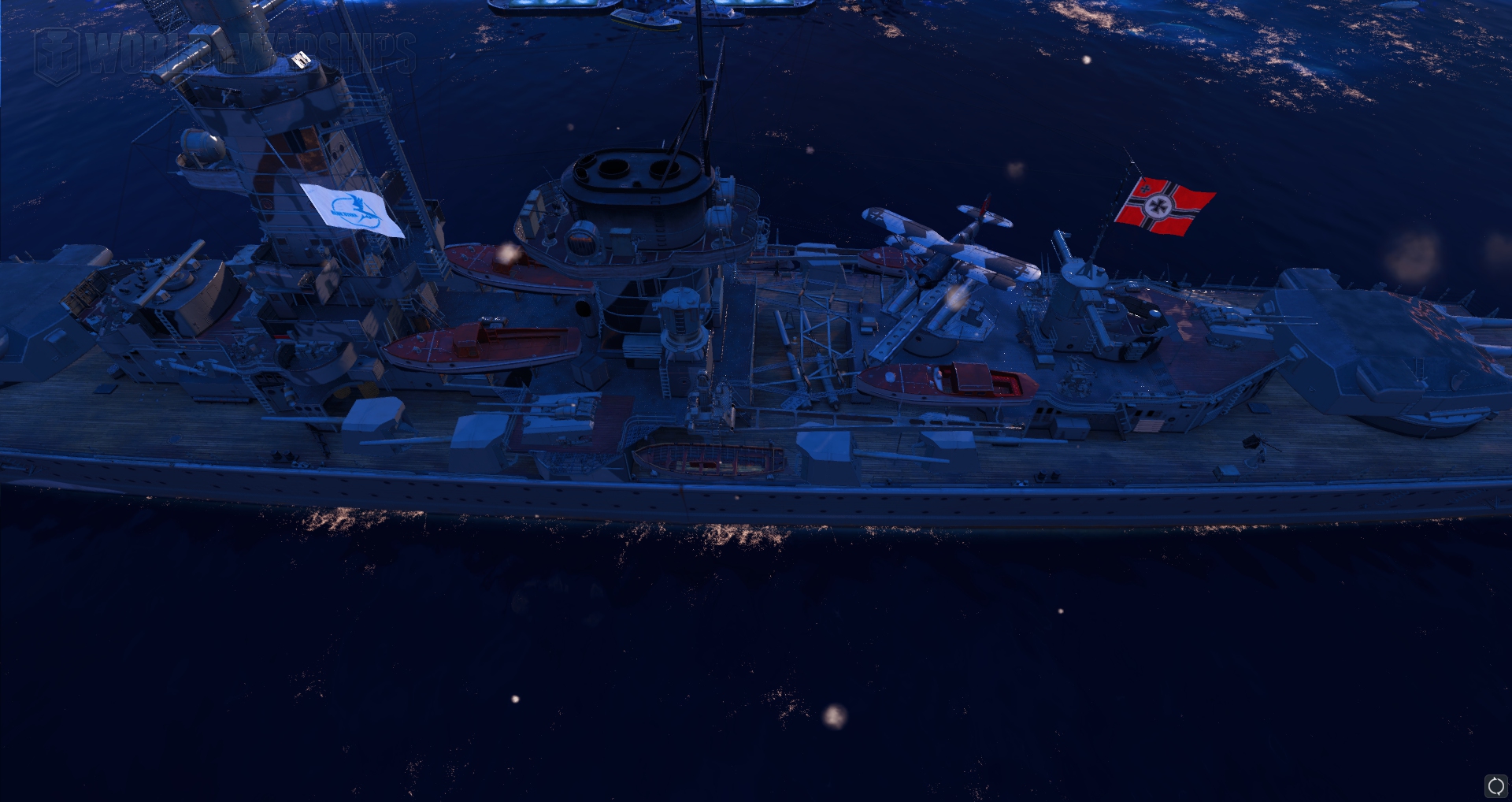Image resolution: width=1512 pixels, height=802 pixels.
Task: Click the circular arrows refresh icon
Action: tap(1495, 785)
